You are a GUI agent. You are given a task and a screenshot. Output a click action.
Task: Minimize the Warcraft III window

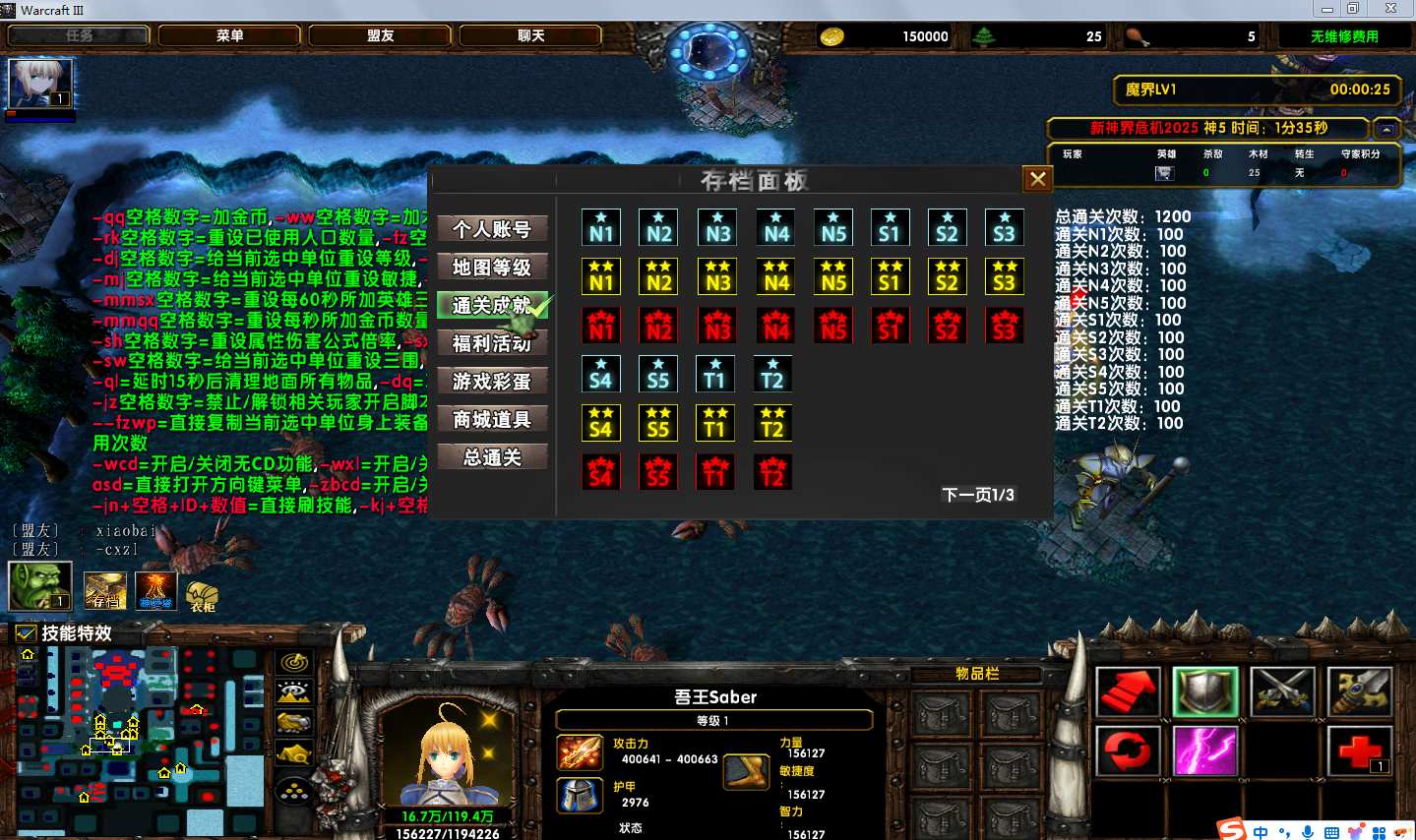1327,9
